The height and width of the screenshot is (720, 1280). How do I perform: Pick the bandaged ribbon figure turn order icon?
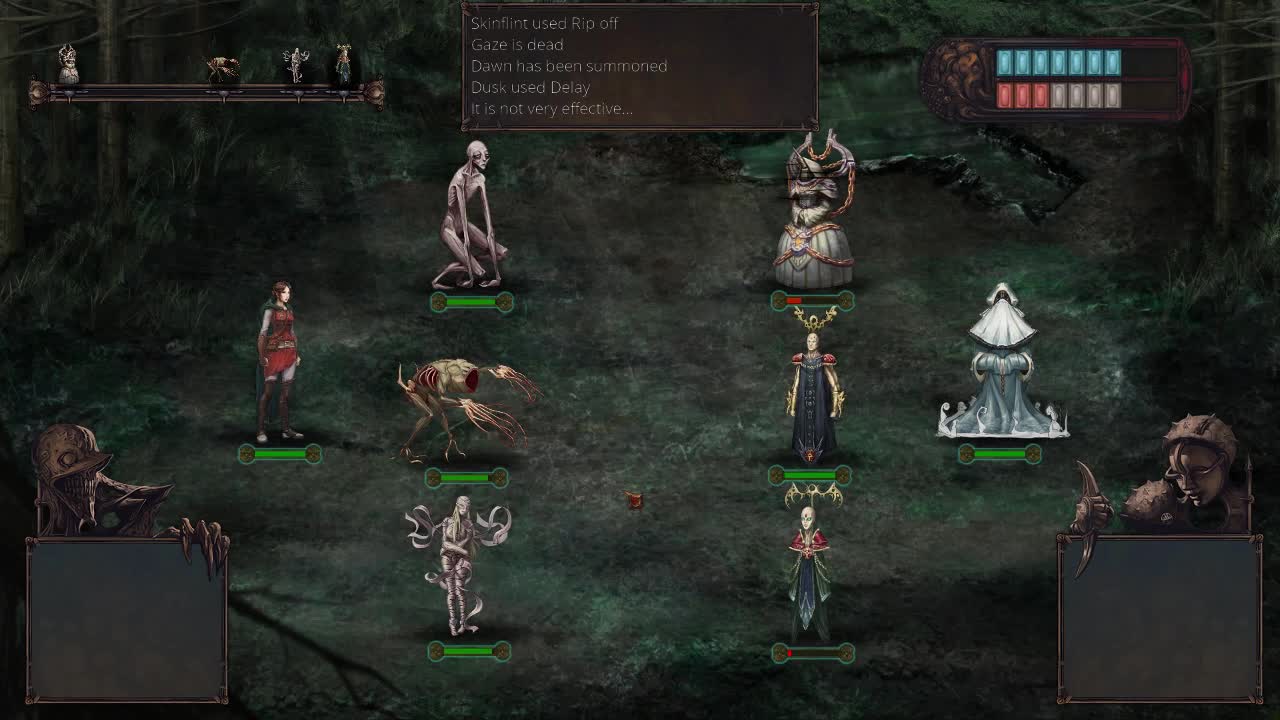(x=296, y=65)
